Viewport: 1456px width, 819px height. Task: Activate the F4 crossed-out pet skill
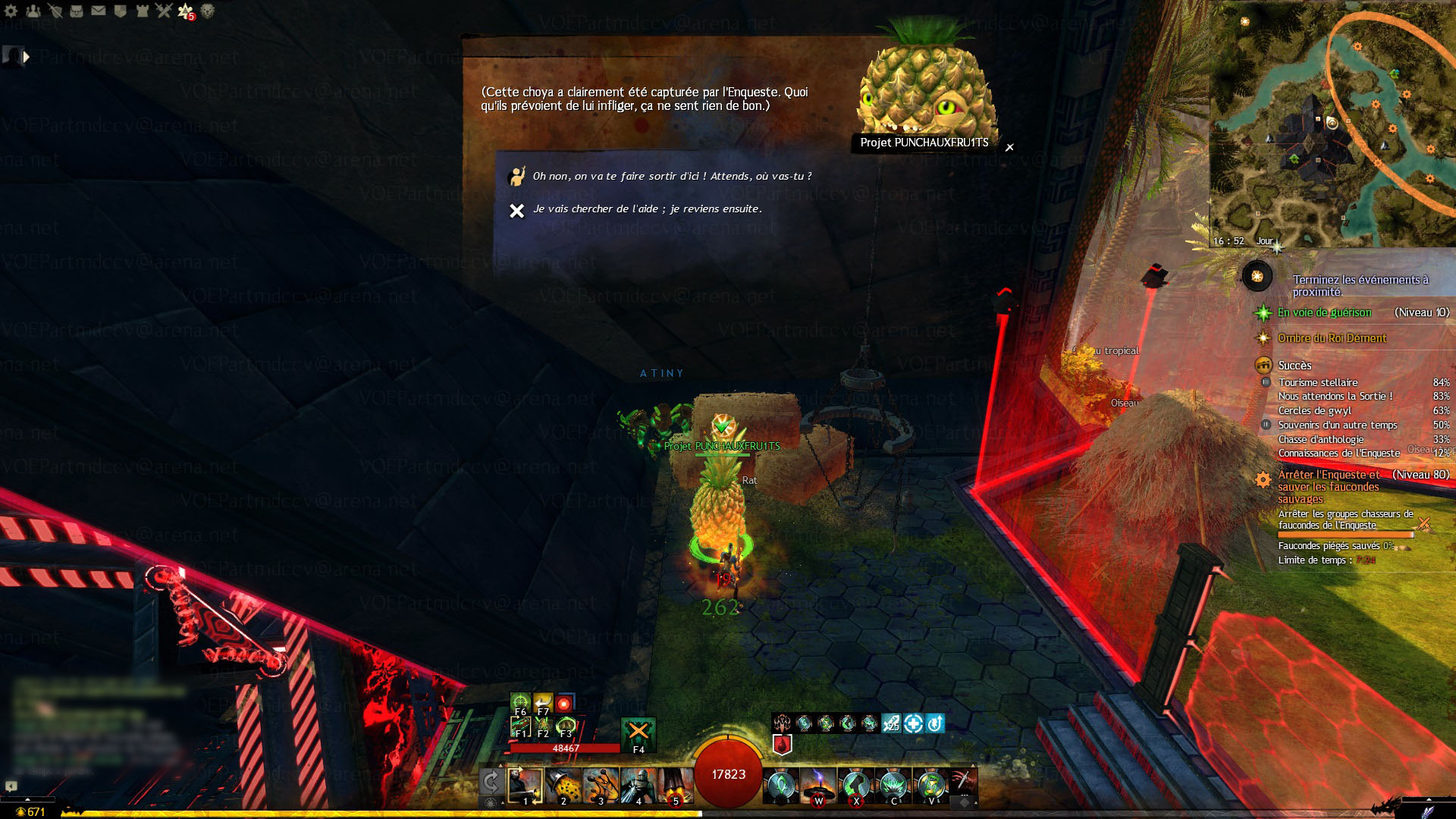pos(639,733)
